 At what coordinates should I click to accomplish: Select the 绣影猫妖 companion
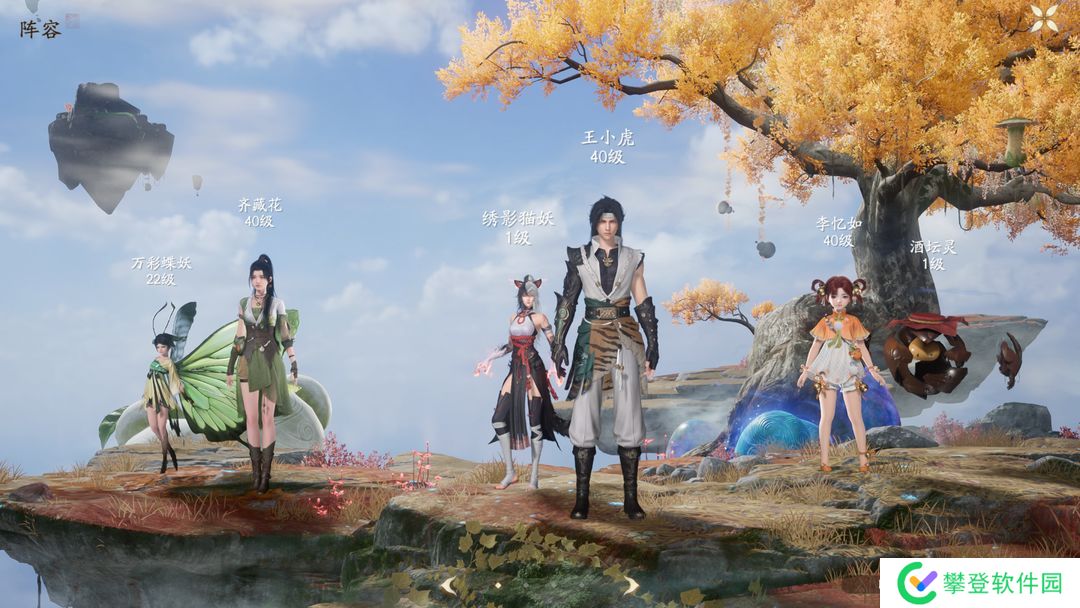tap(521, 380)
